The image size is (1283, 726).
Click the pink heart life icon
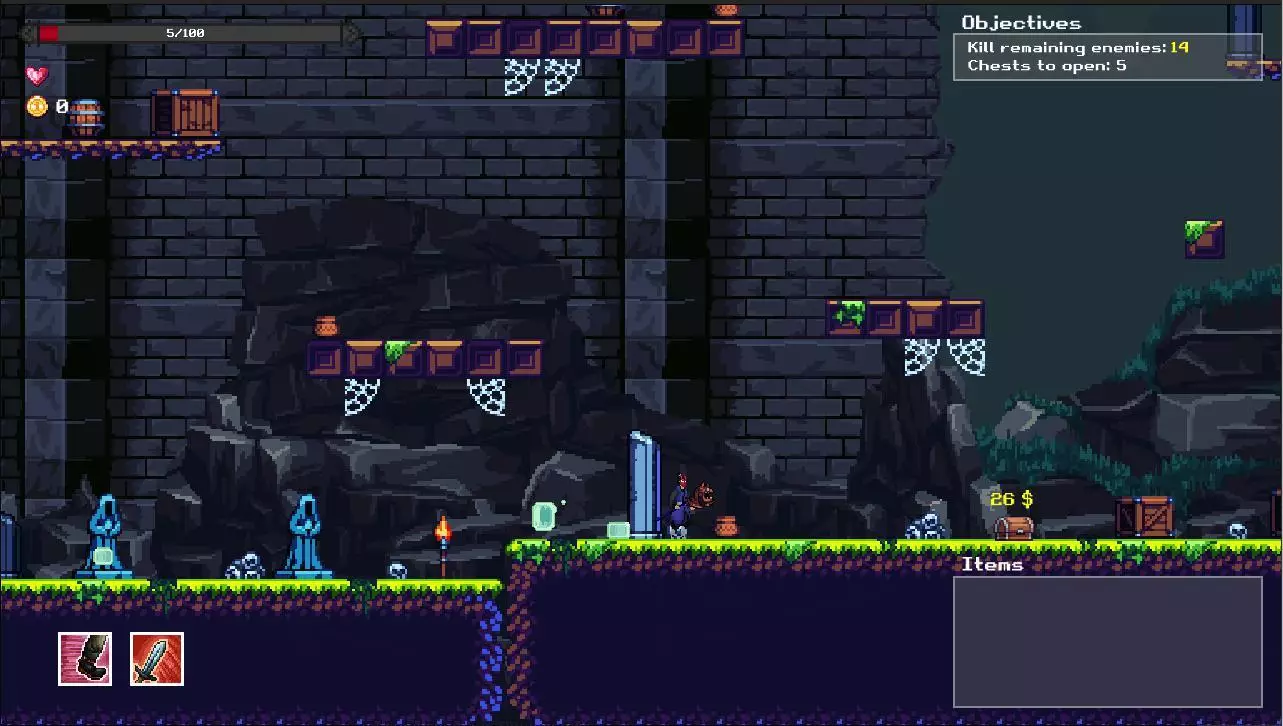37,75
